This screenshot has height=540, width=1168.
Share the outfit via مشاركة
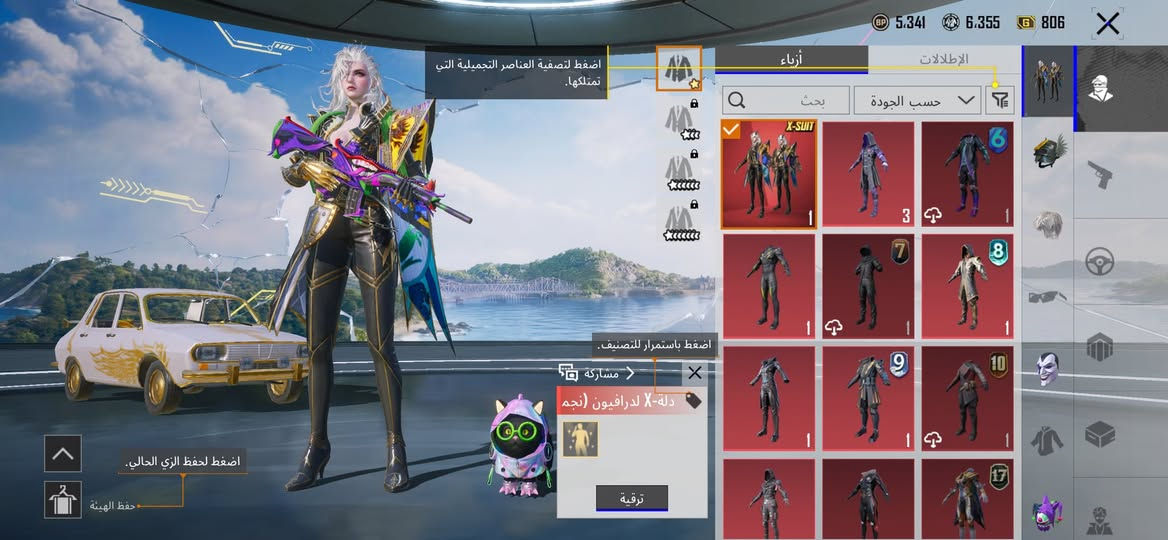point(597,373)
